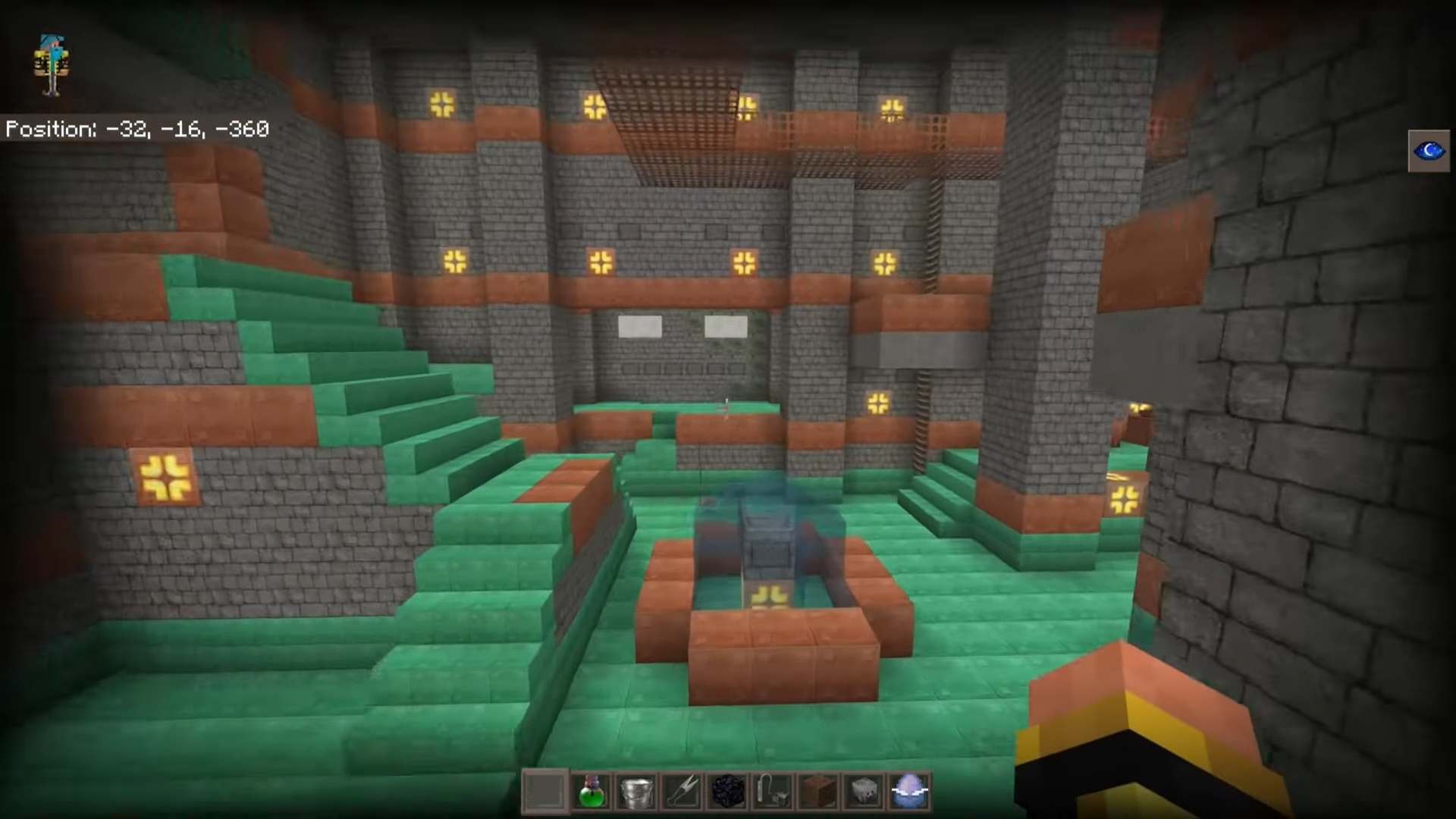Image resolution: width=1456 pixels, height=819 pixels.
Task: Choose the shears hotbar slot
Action: pos(682,792)
